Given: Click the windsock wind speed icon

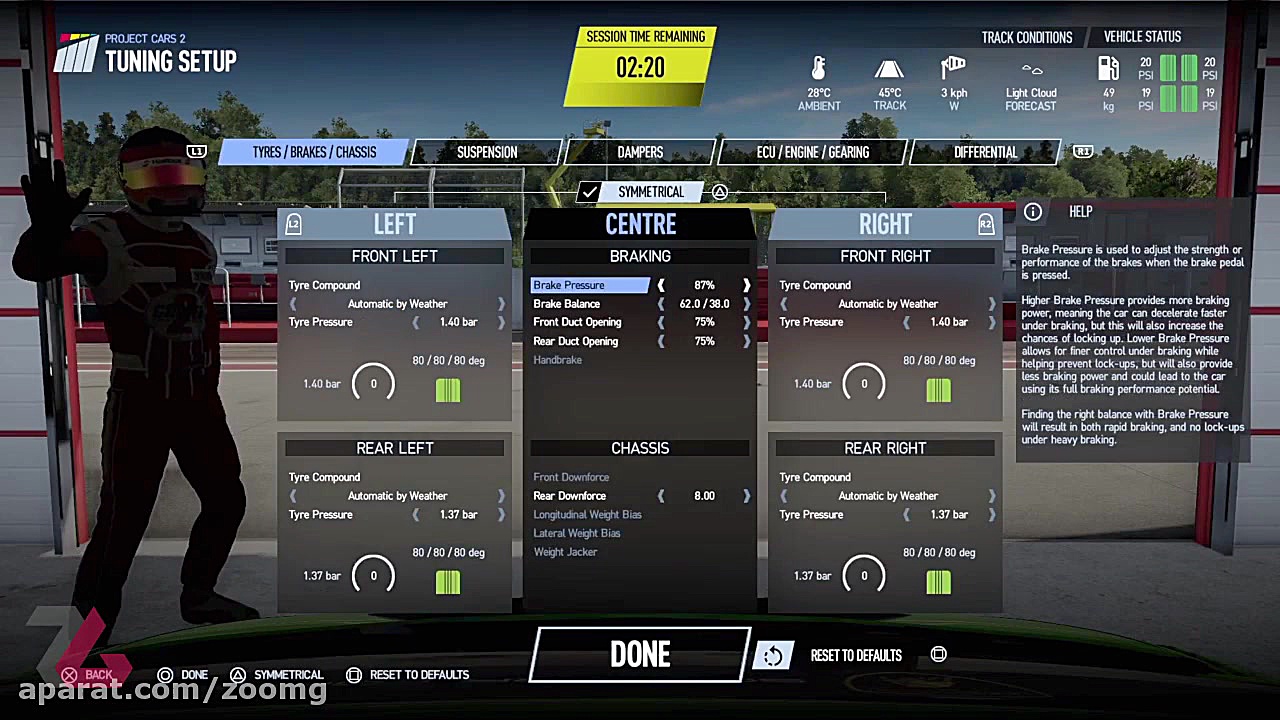Looking at the screenshot, I should [x=952, y=66].
